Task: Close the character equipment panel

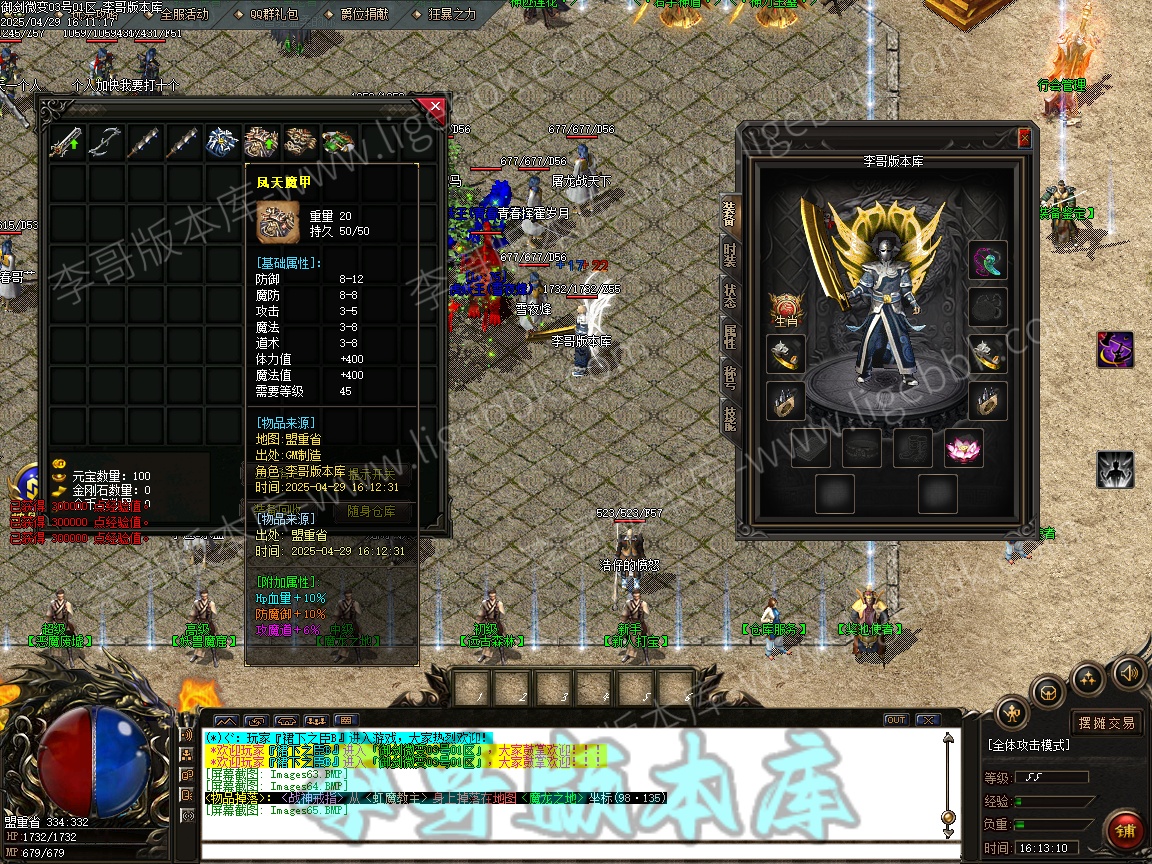Action: tap(1024, 139)
